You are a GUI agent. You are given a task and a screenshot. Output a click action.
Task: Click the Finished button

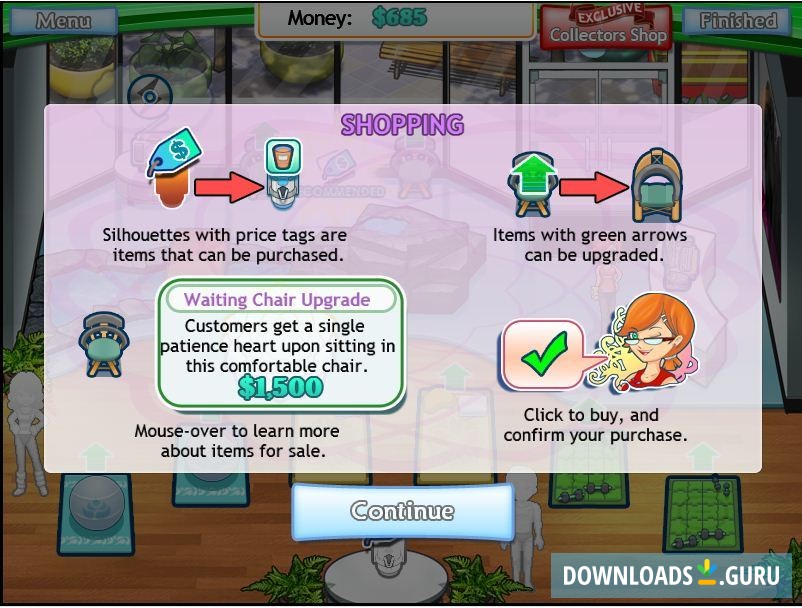(738, 20)
